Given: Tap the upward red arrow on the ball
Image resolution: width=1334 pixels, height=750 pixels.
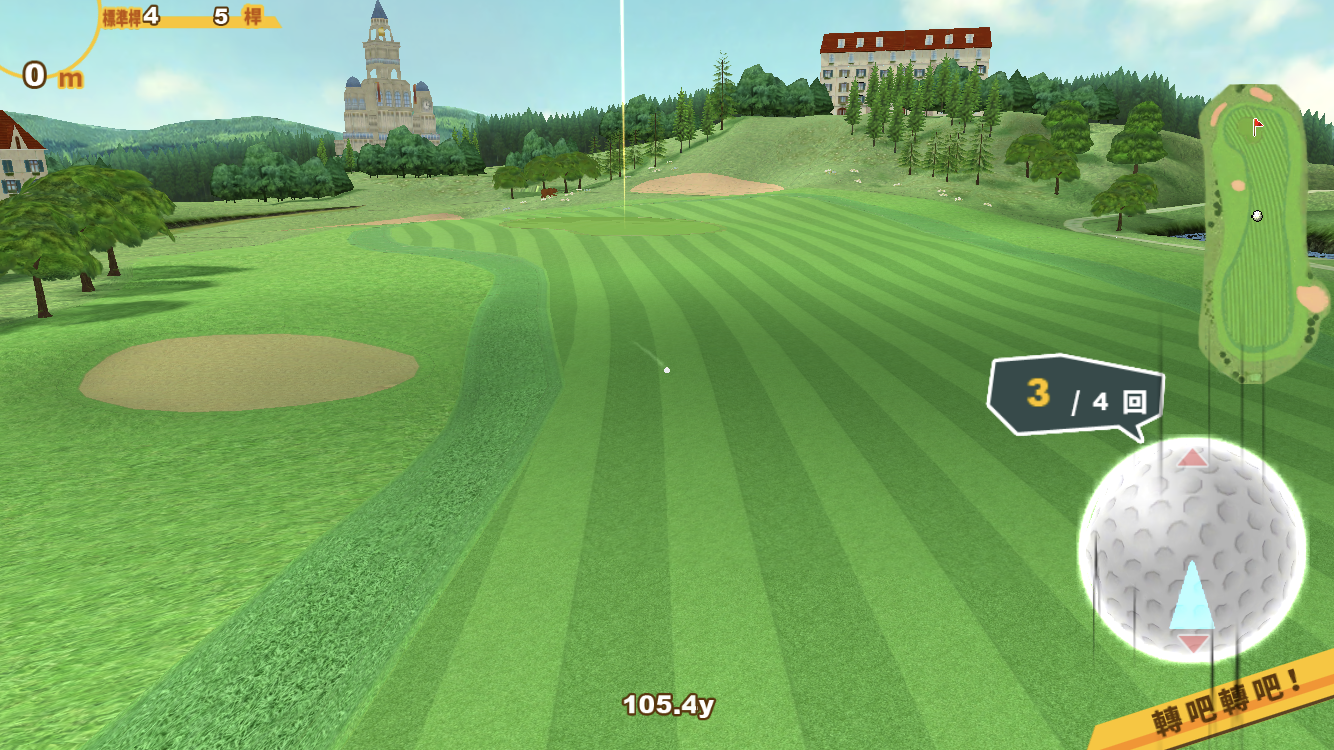Looking at the screenshot, I should (1192, 459).
